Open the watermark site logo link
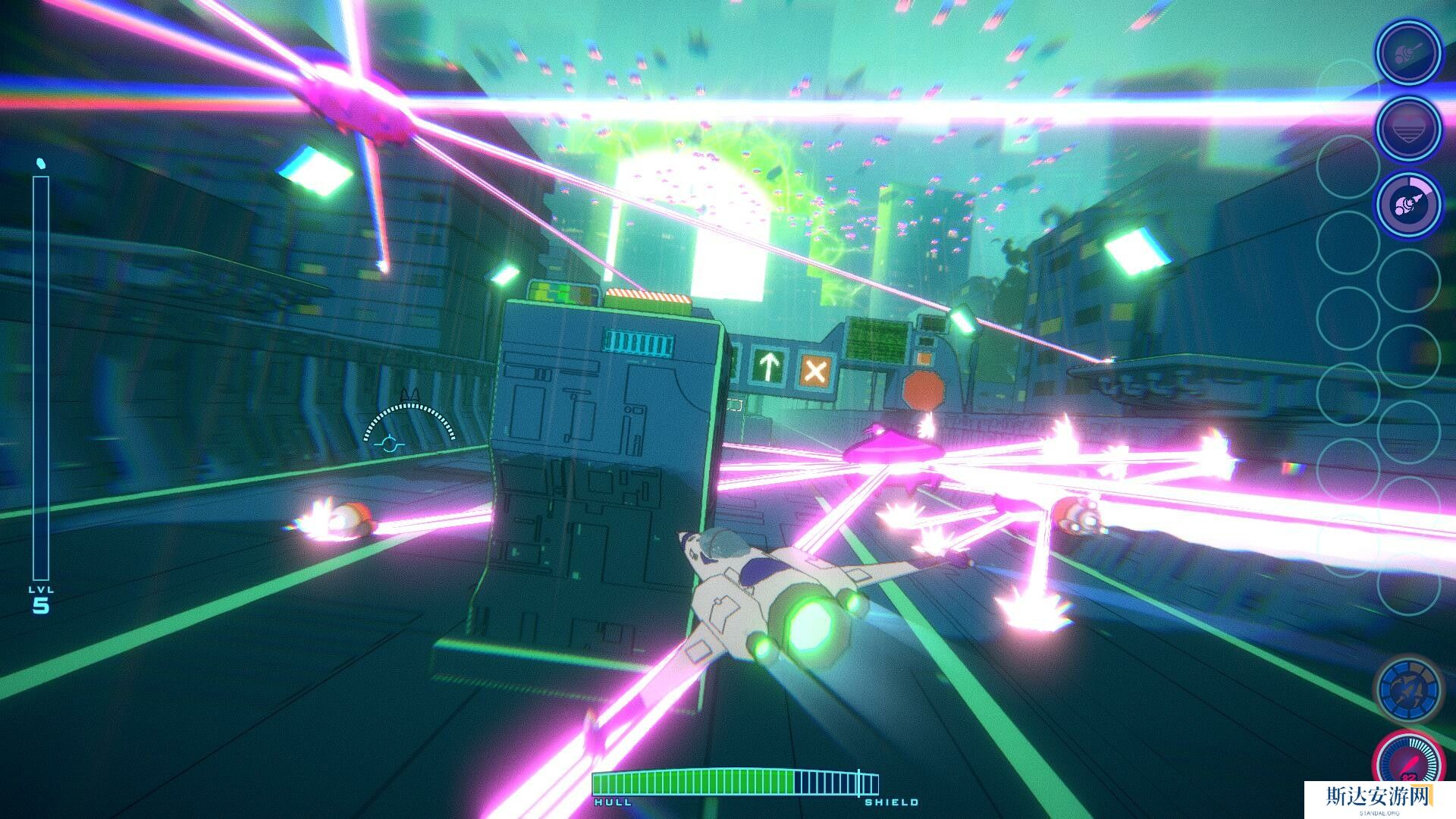This screenshot has width=1456, height=819. (x=1378, y=799)
